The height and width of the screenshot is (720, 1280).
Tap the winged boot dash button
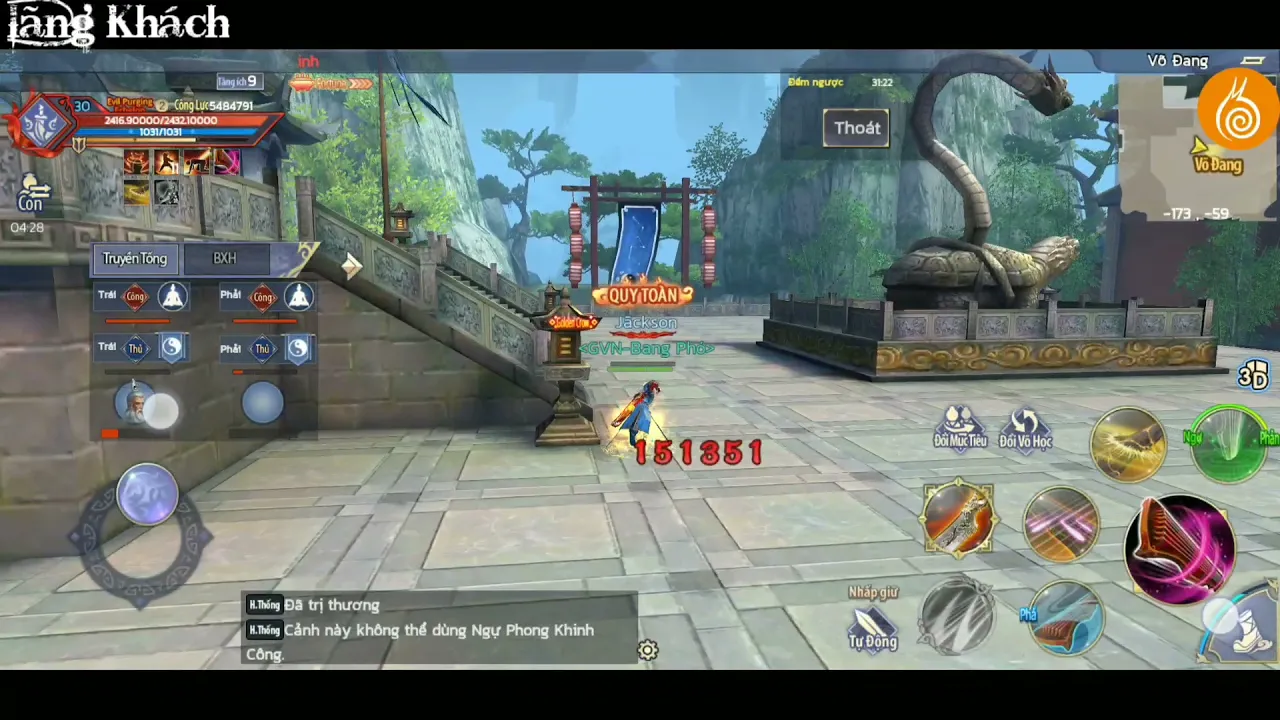pos(1240,625)
